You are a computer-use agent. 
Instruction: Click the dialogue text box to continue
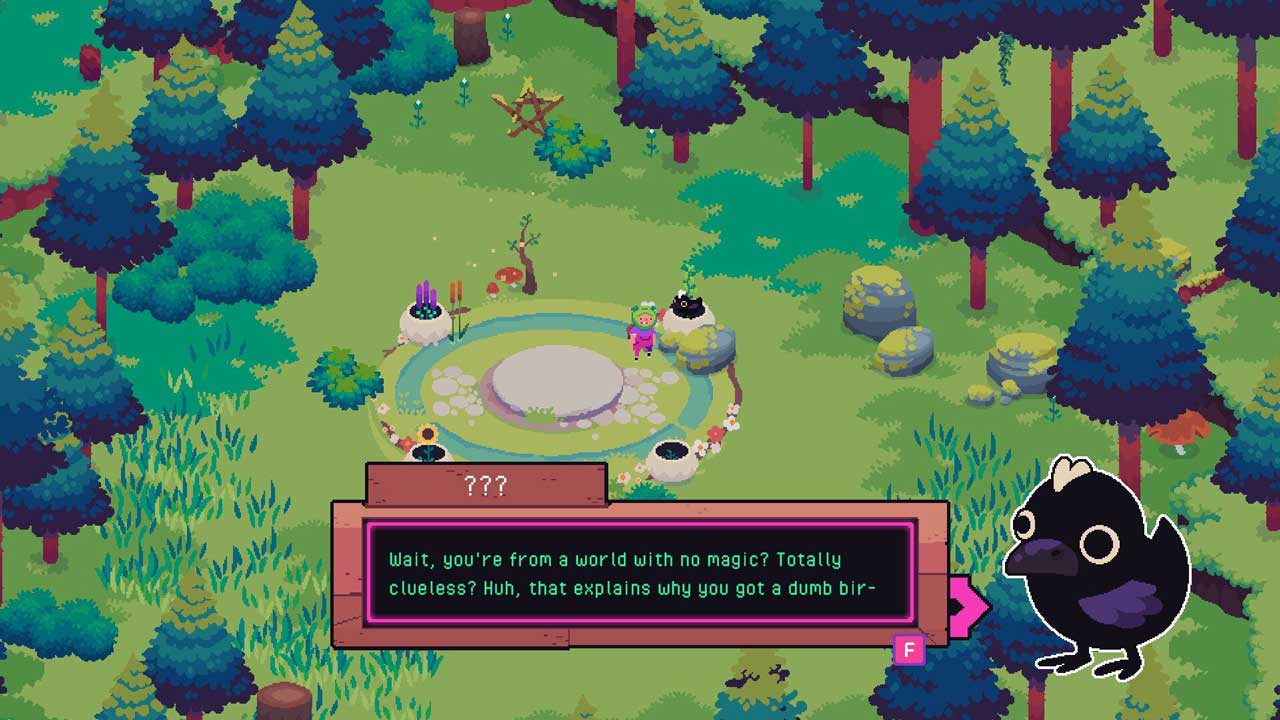pyautogui.click(x=640, y=573)
